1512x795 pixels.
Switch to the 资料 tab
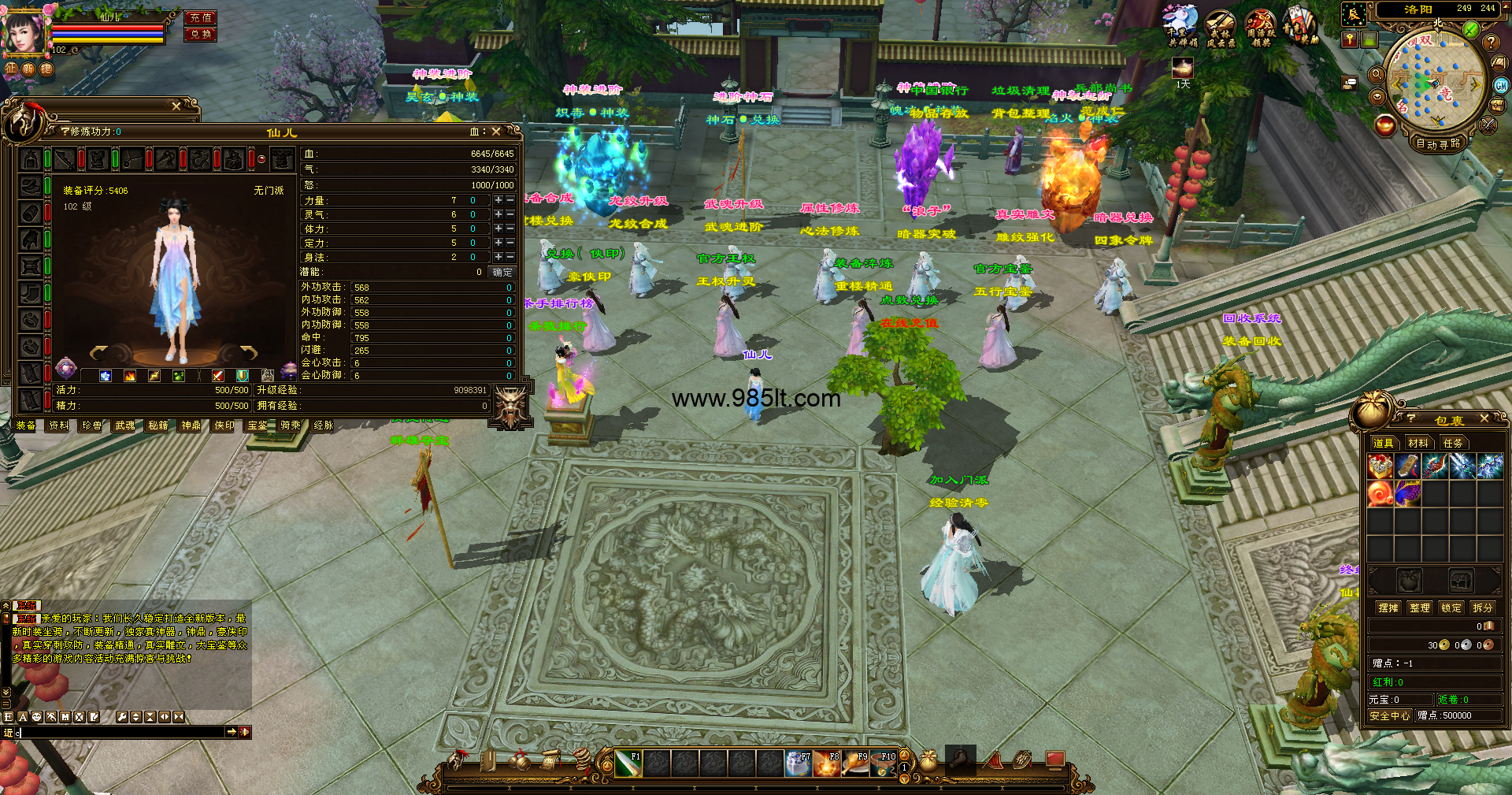coord(59,425)
